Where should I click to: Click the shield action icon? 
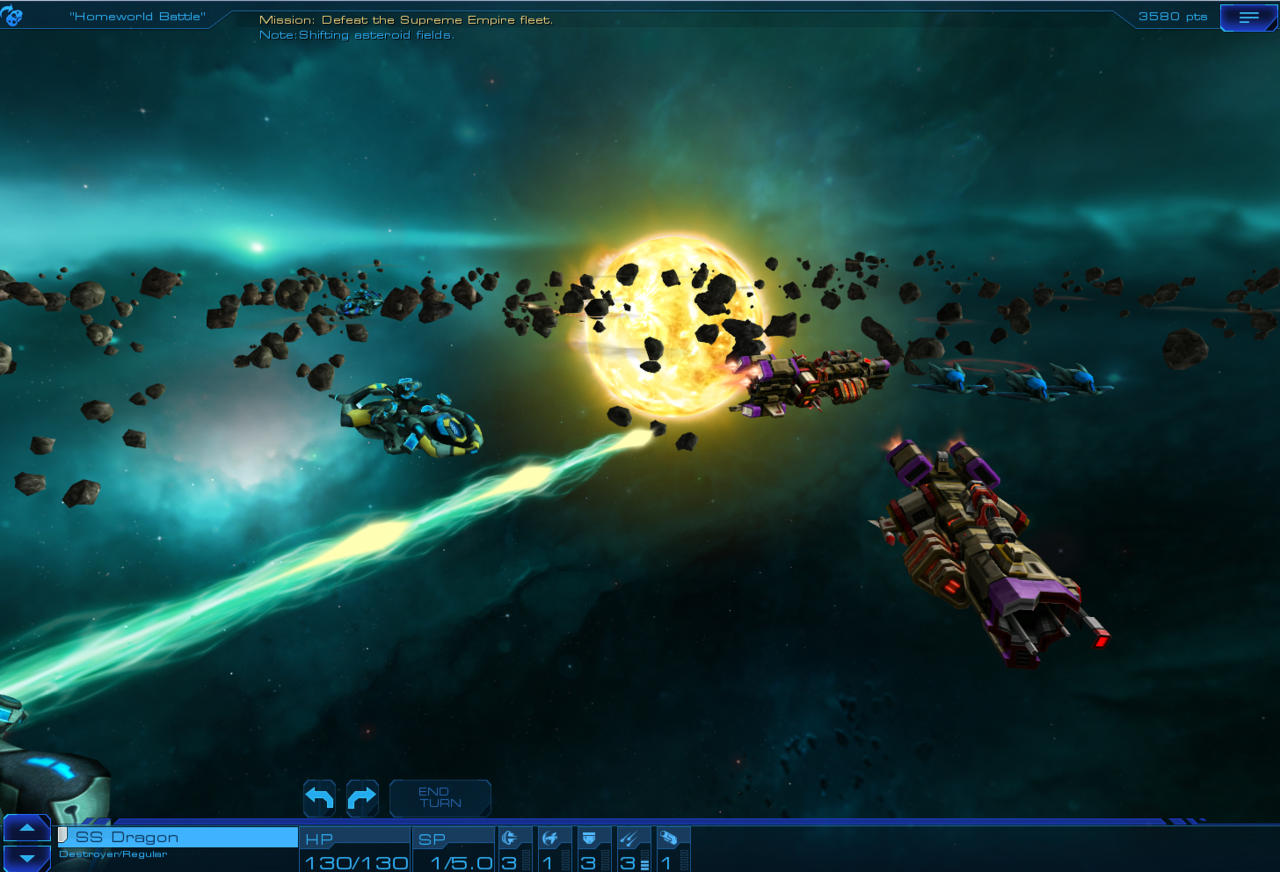pos(593,837)
